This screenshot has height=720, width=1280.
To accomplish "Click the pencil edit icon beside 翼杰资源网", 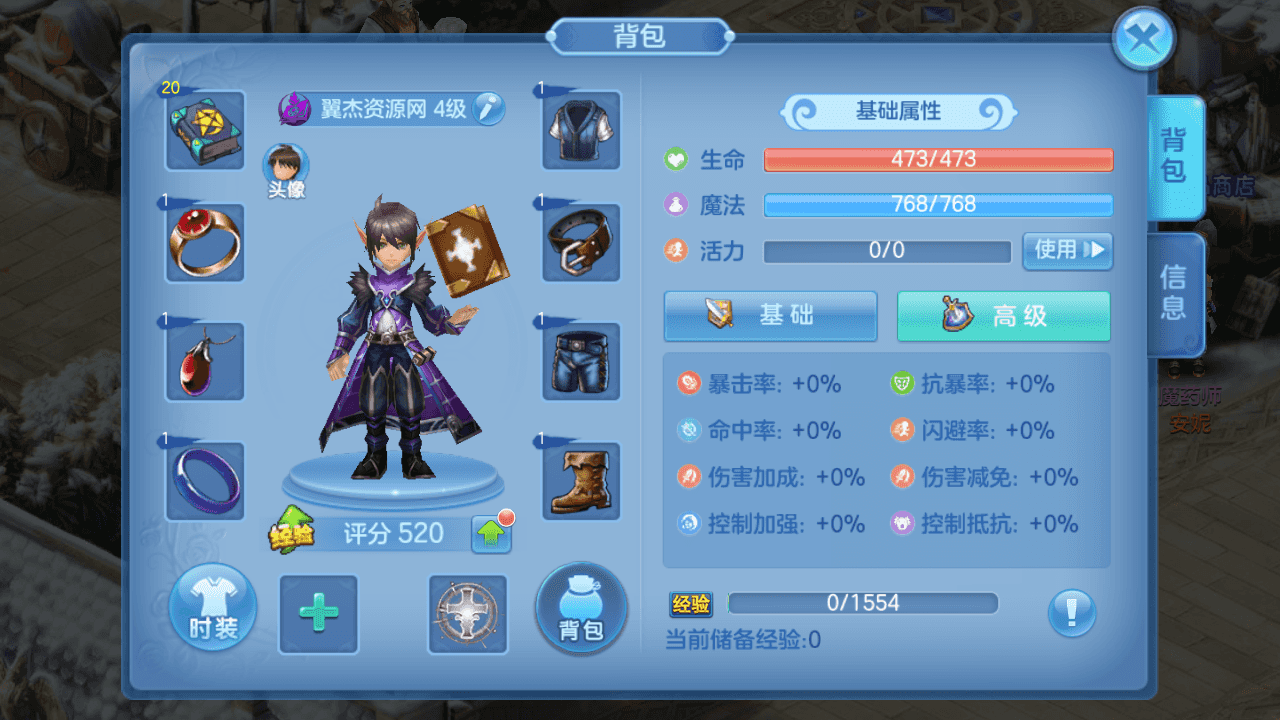I will (x=489, y=109).
